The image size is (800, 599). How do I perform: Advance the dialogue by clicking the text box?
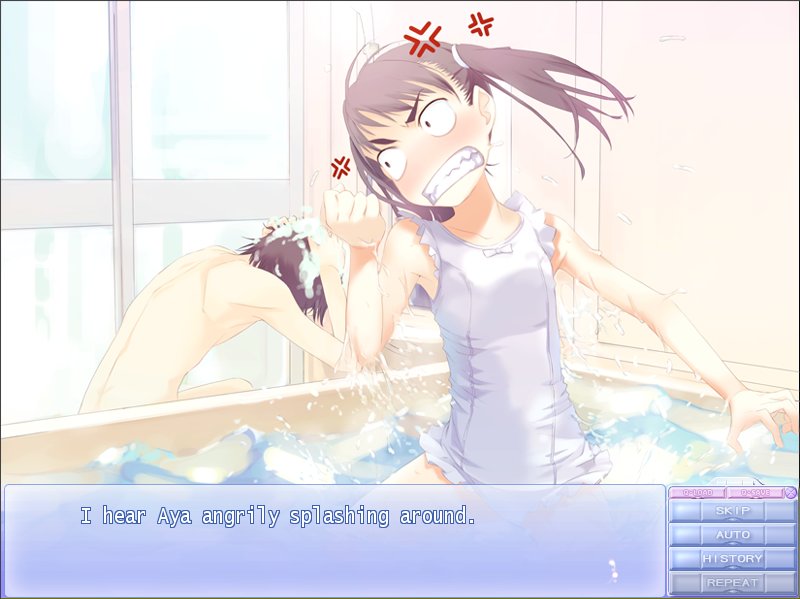pyautogui.click(x=335, y=540)
